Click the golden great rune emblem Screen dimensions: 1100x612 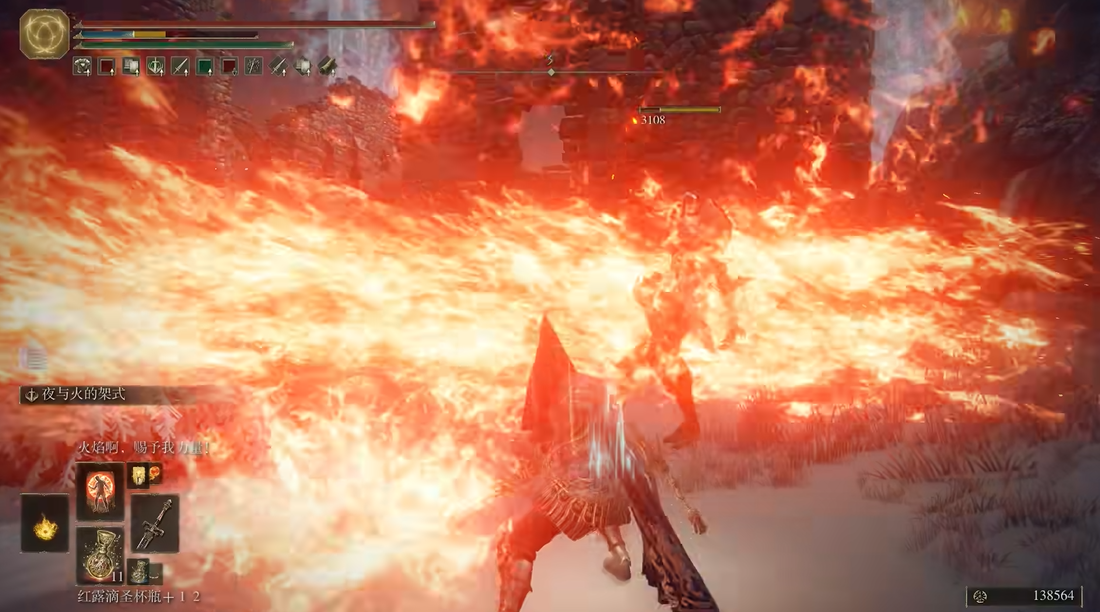click(x=44, y=34)
